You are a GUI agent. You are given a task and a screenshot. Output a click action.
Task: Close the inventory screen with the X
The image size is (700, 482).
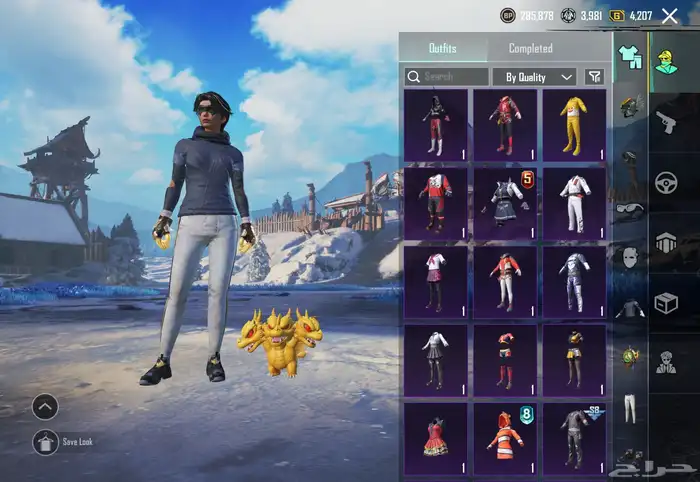(670, 15)
